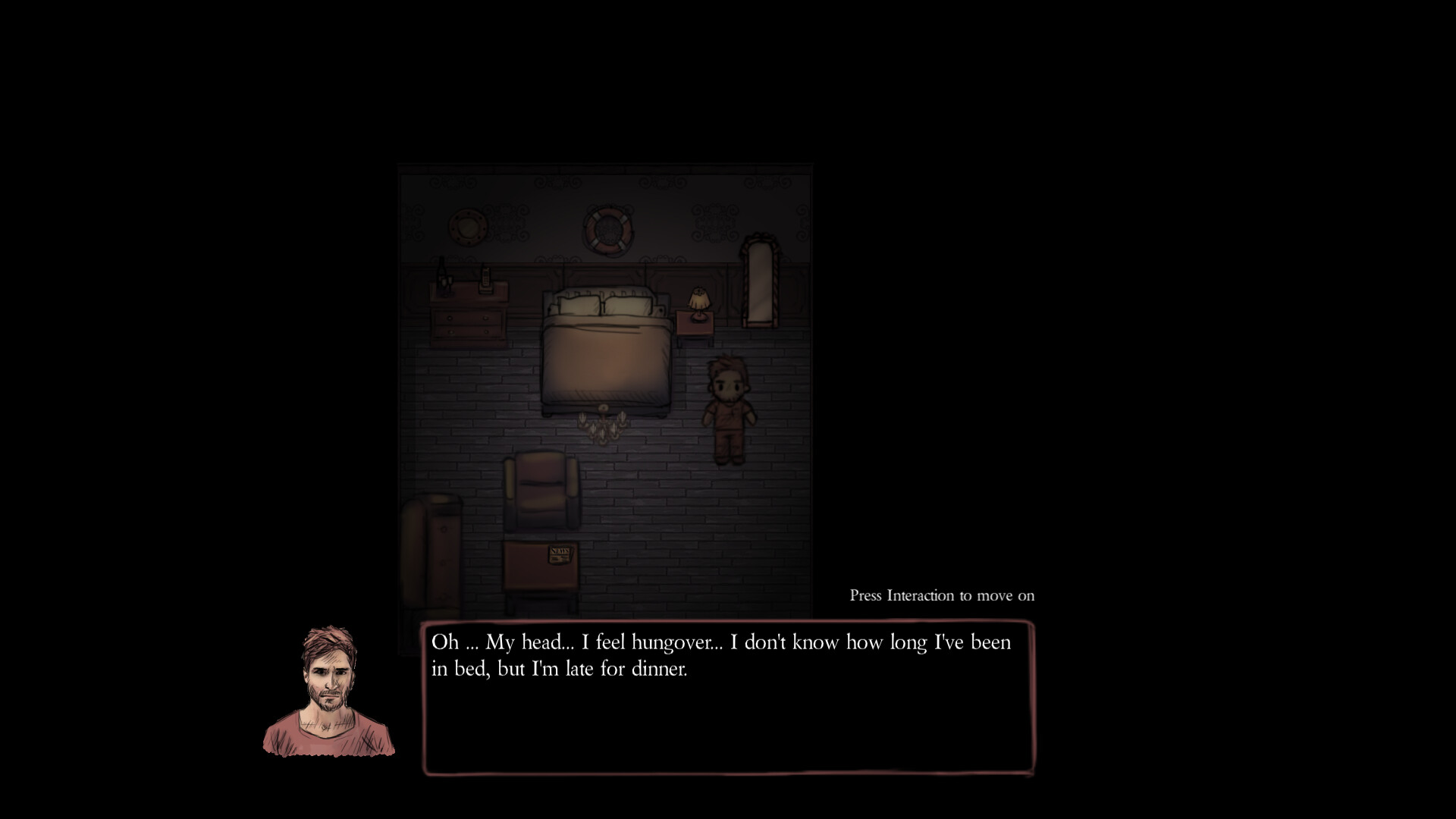Click the armchair by the wall
The height and width of the screenshot is (819, 1456).
point(540,490)
